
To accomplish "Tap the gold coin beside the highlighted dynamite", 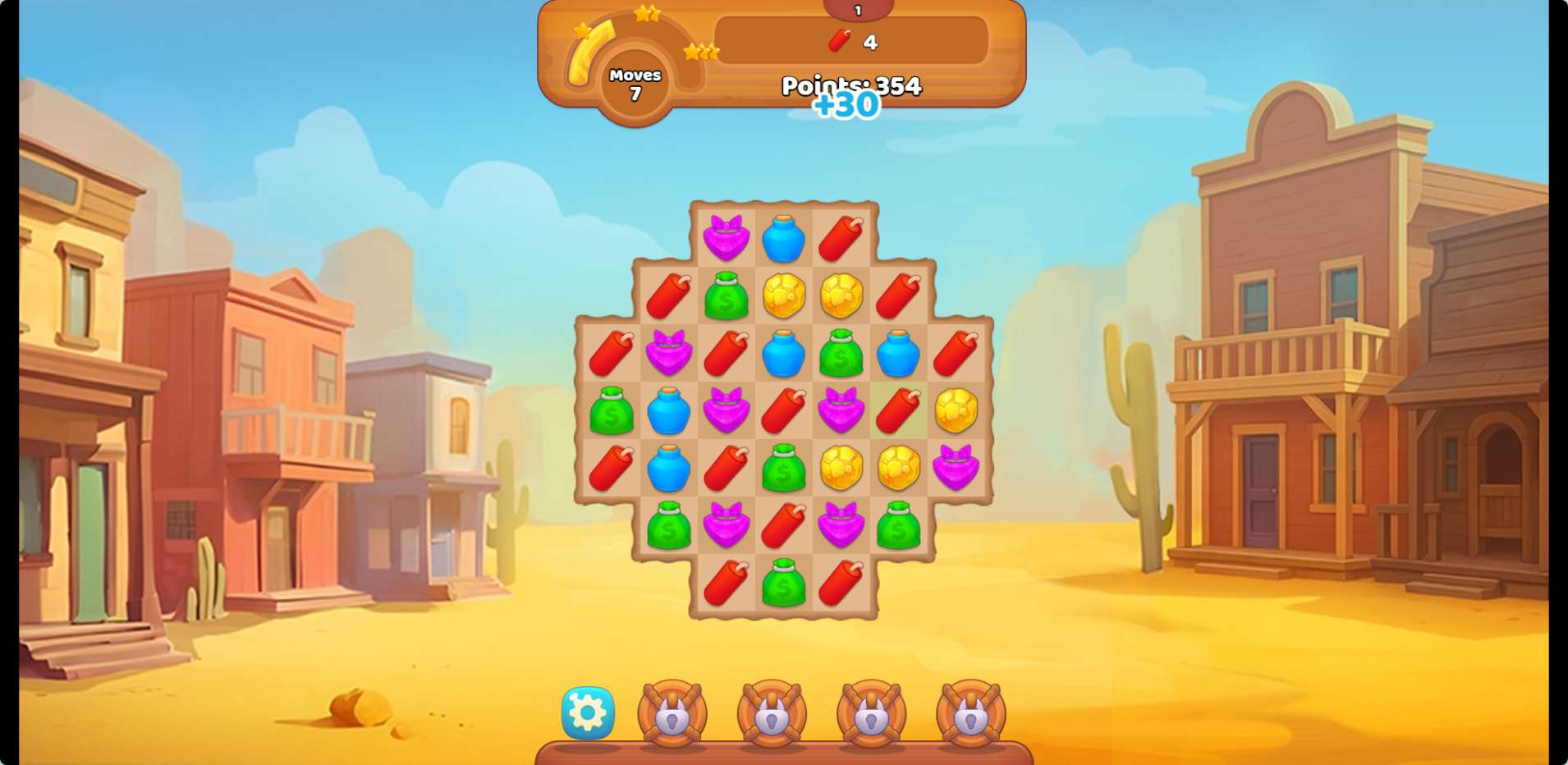I will (956, 410).
